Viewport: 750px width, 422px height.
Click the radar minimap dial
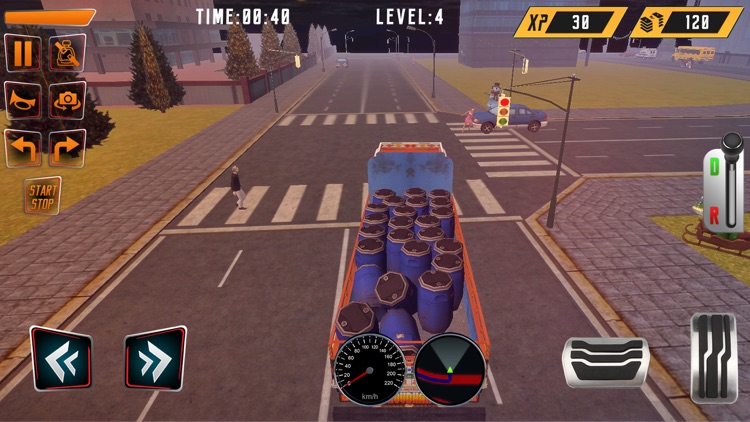point(450,368)
